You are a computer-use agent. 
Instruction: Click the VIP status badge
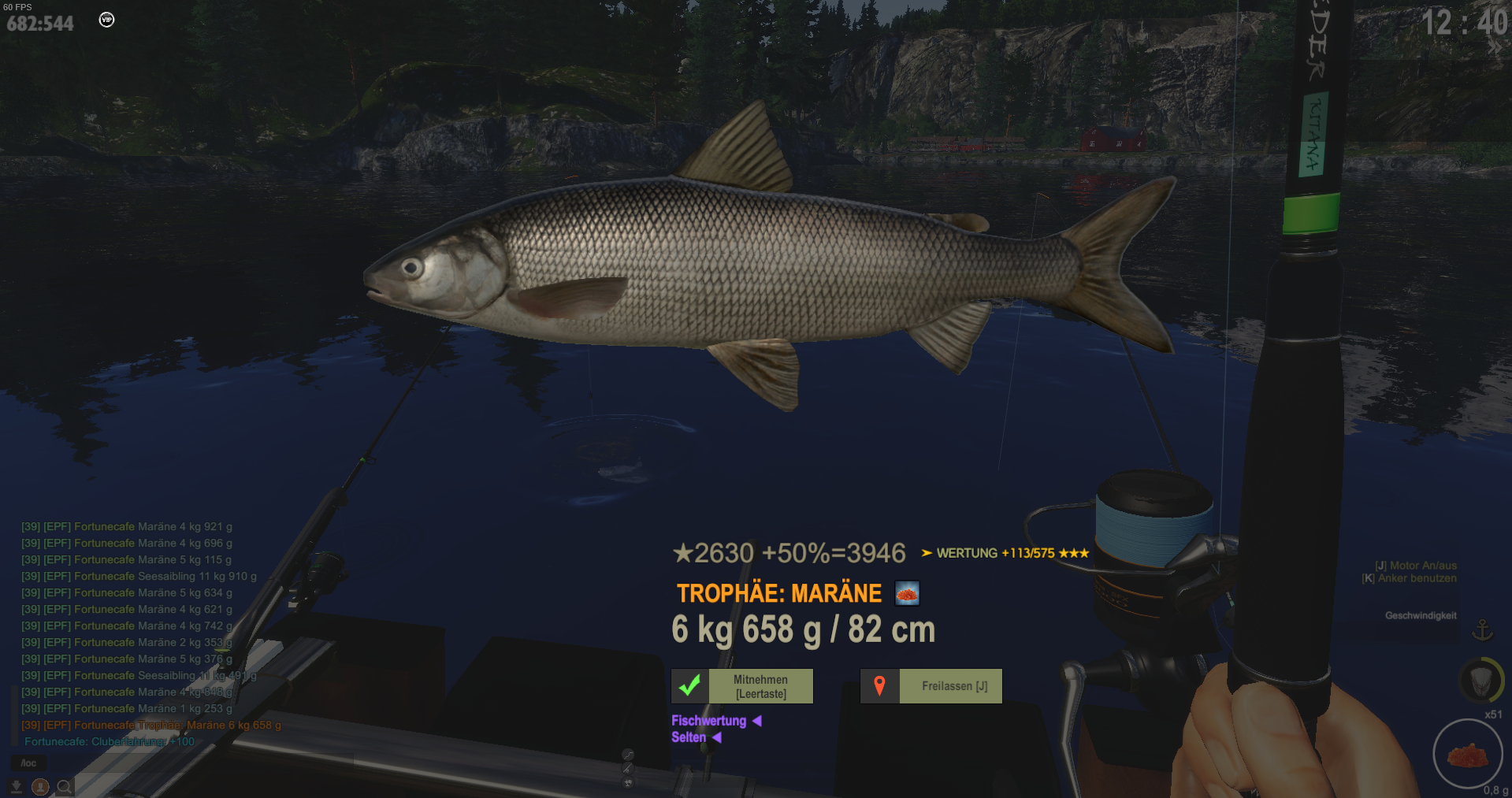(x=106, y=20)
